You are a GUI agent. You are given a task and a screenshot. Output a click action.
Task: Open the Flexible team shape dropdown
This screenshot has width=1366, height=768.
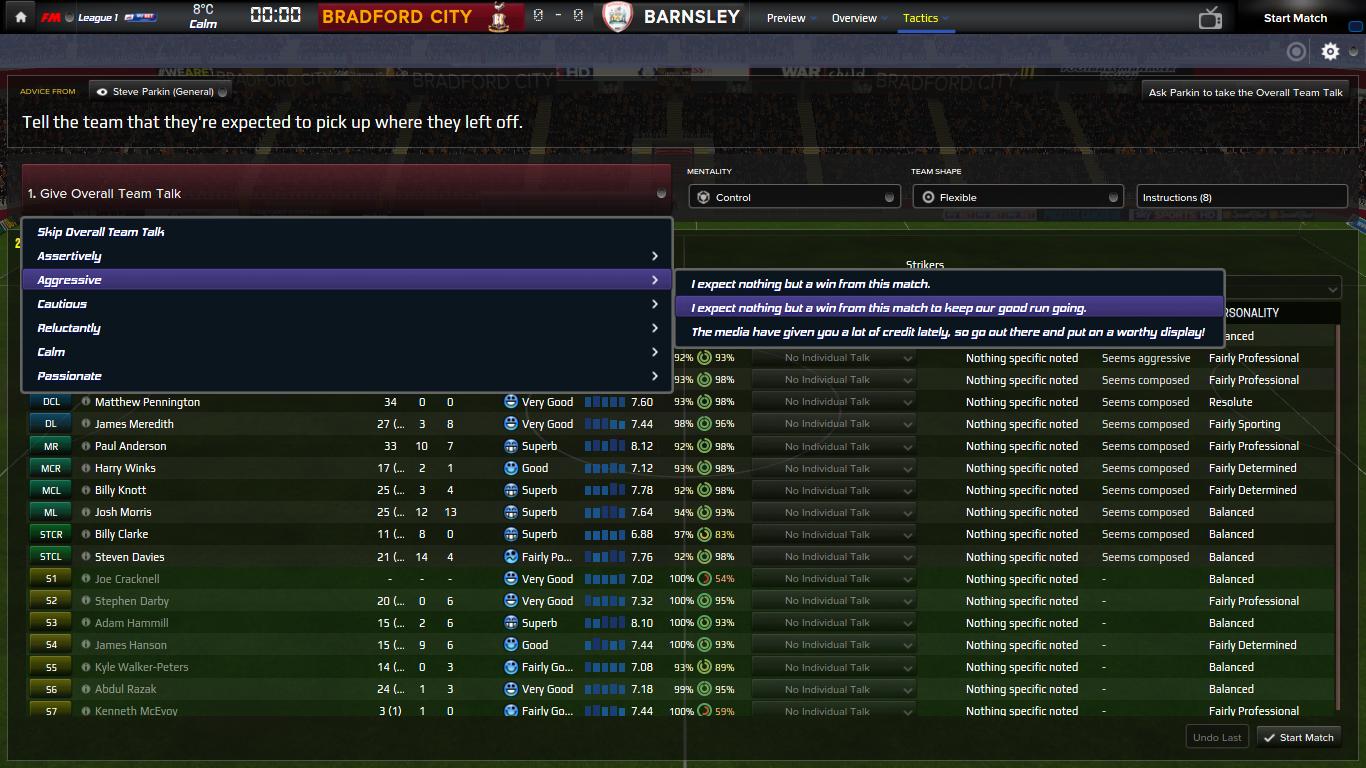click(1018, 197)
